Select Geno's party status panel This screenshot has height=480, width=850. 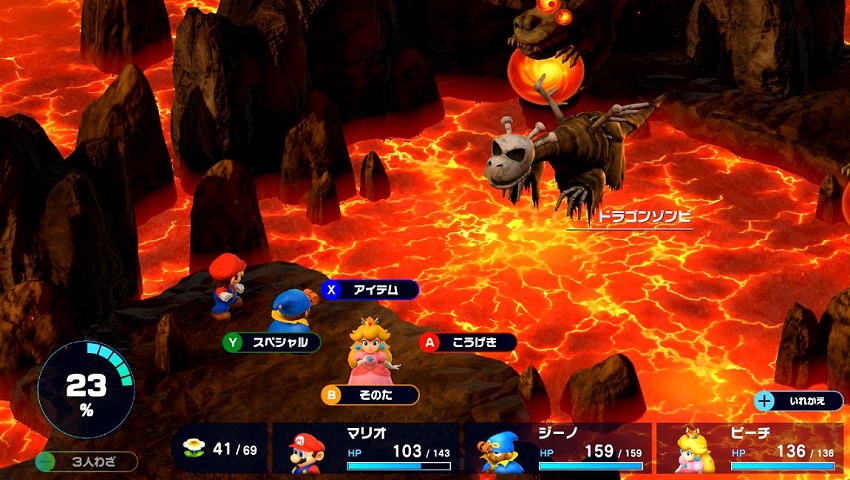558,447
